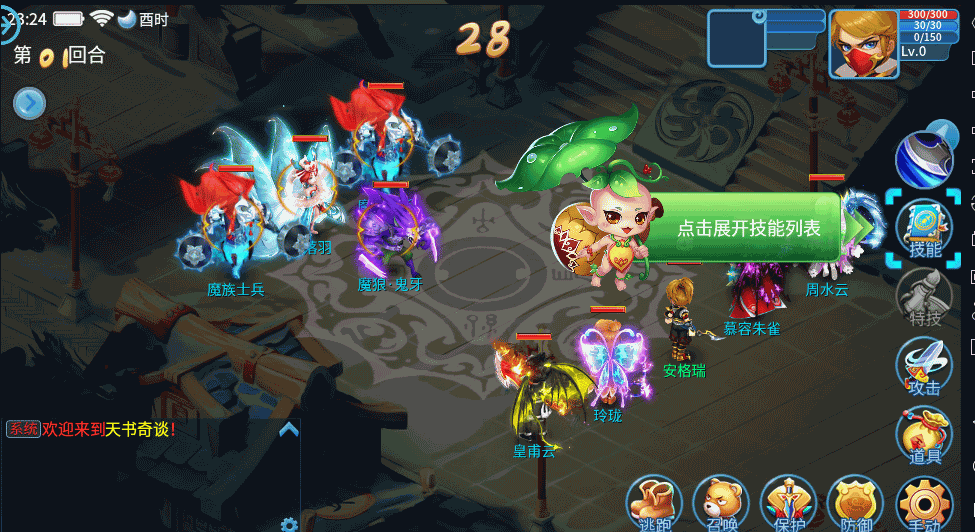Screen dimensions: 975x532
Task: Open the 道具 item bag
Action: pos(923,436)
